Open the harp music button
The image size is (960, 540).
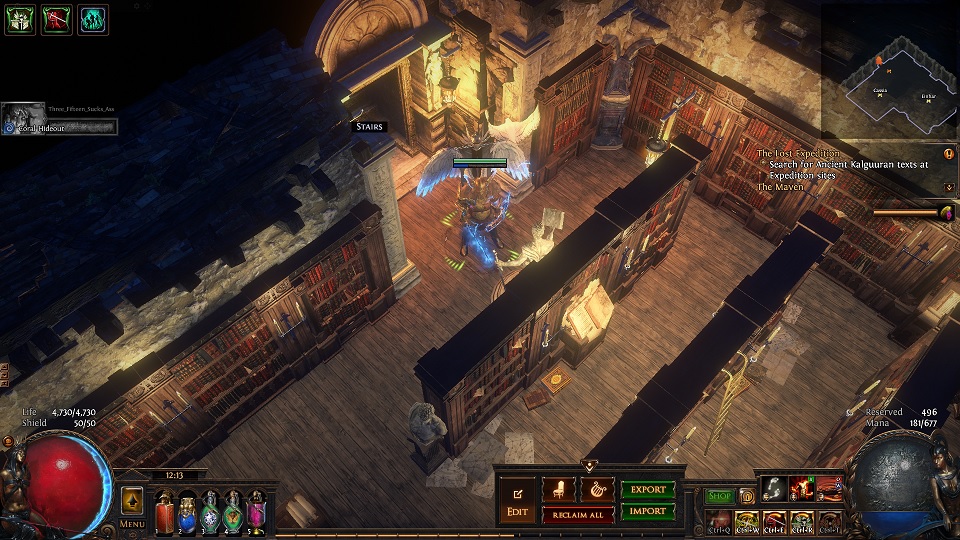point(596,490)
